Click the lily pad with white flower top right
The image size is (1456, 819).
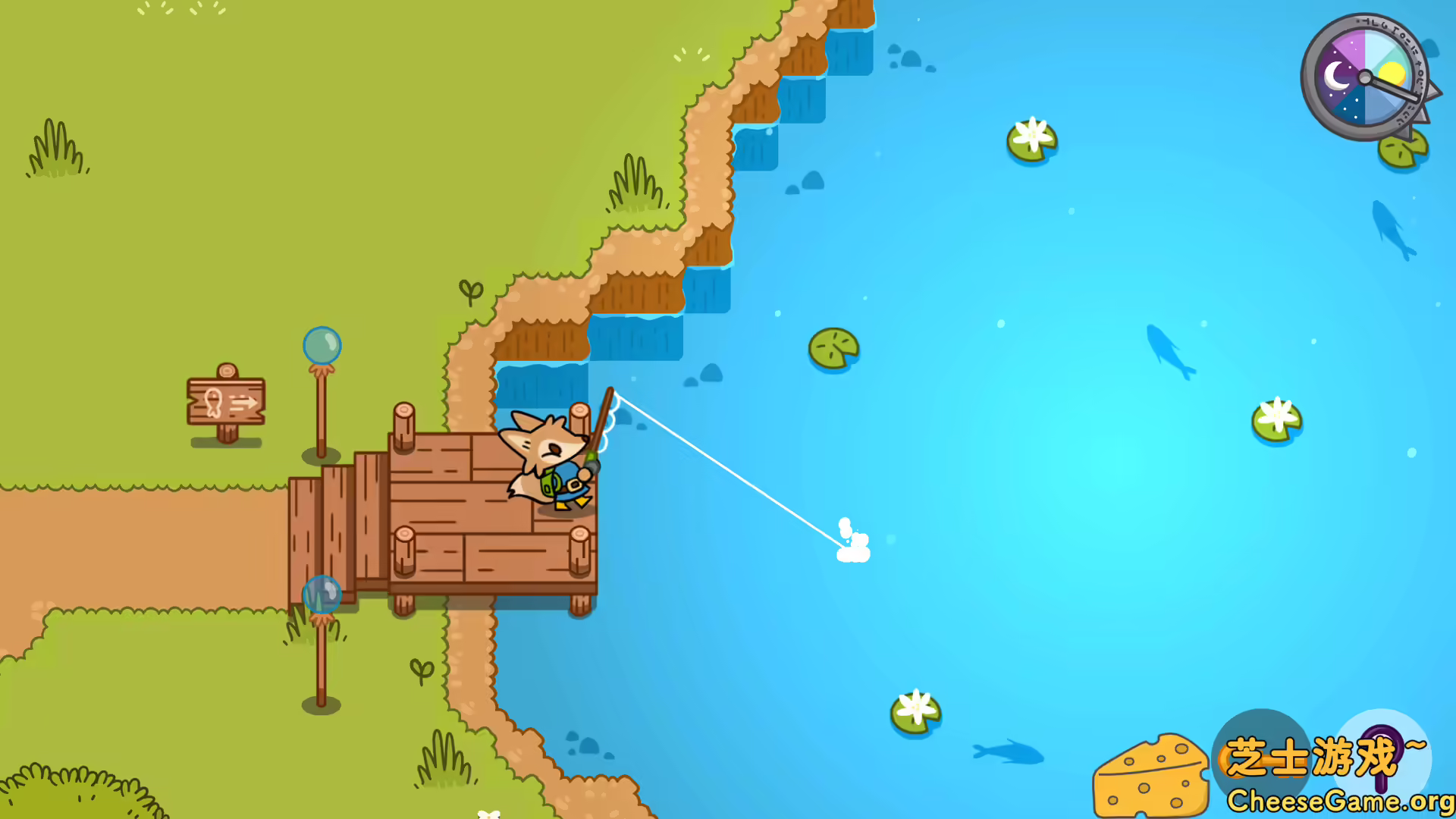1031,140
